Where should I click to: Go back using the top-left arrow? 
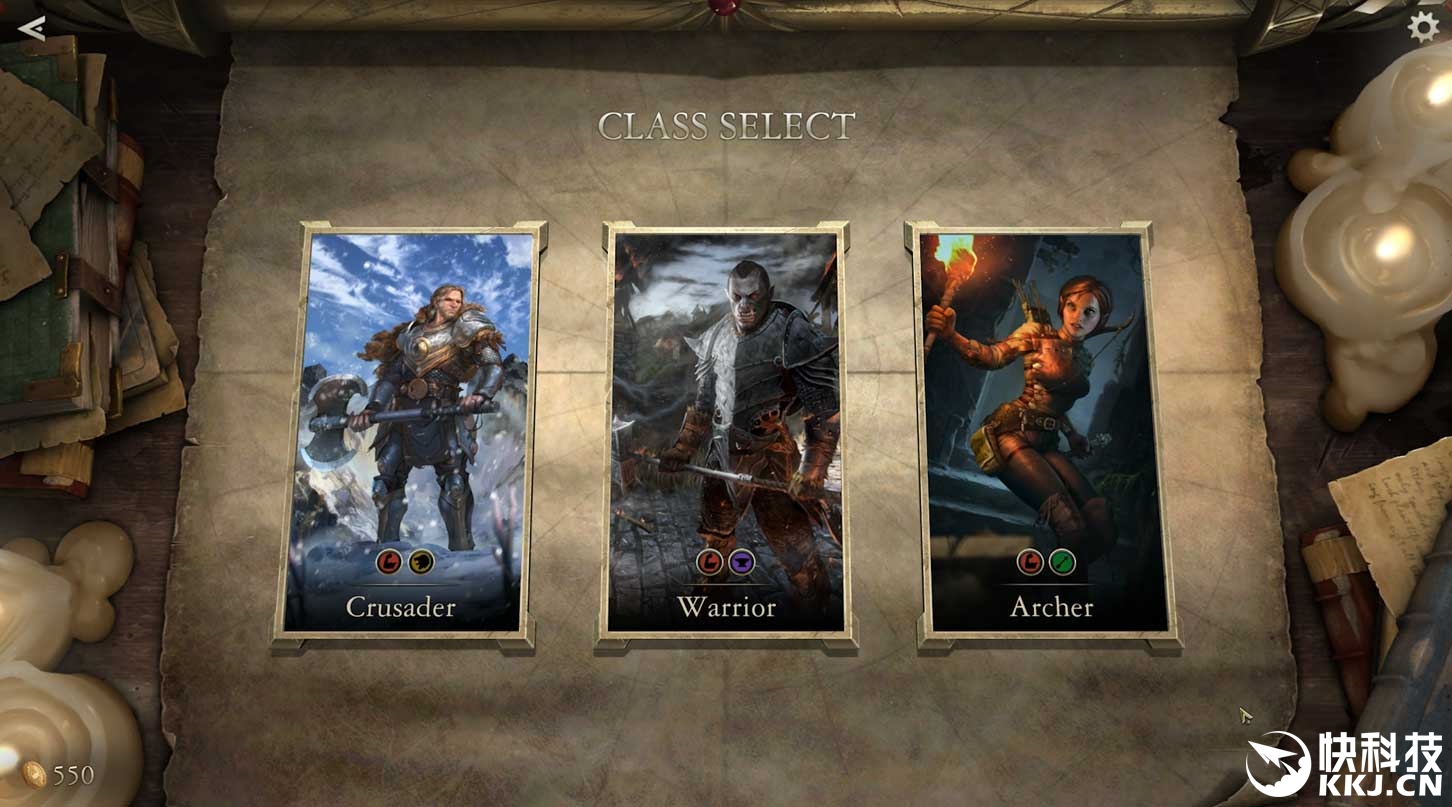[32, 27]
